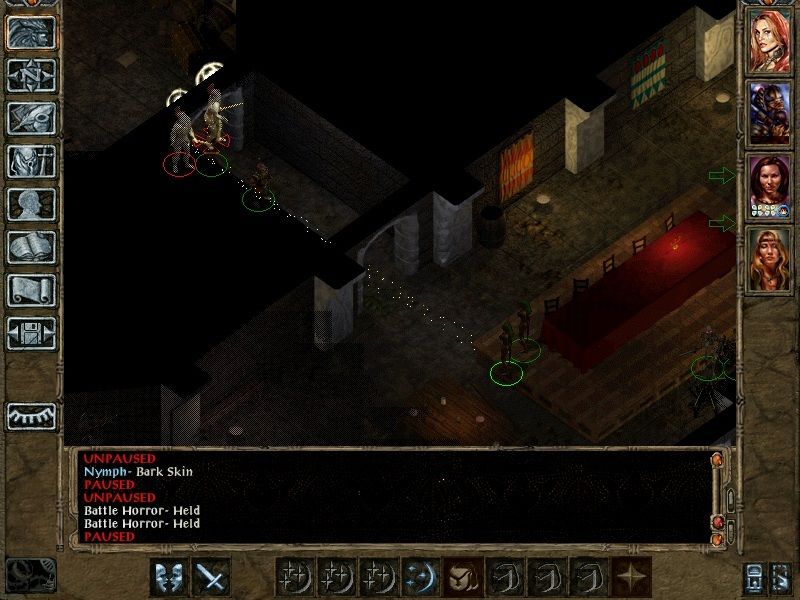Open the area map with the compass button

(x=31, y=75)
